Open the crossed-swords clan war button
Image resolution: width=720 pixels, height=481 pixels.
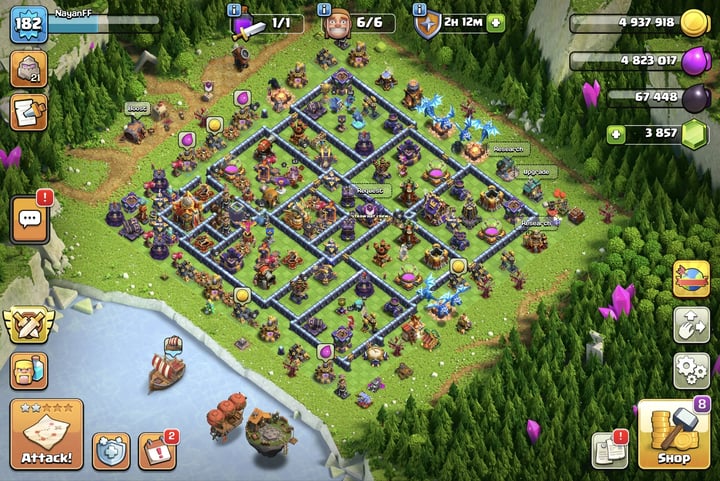[29, 325]
